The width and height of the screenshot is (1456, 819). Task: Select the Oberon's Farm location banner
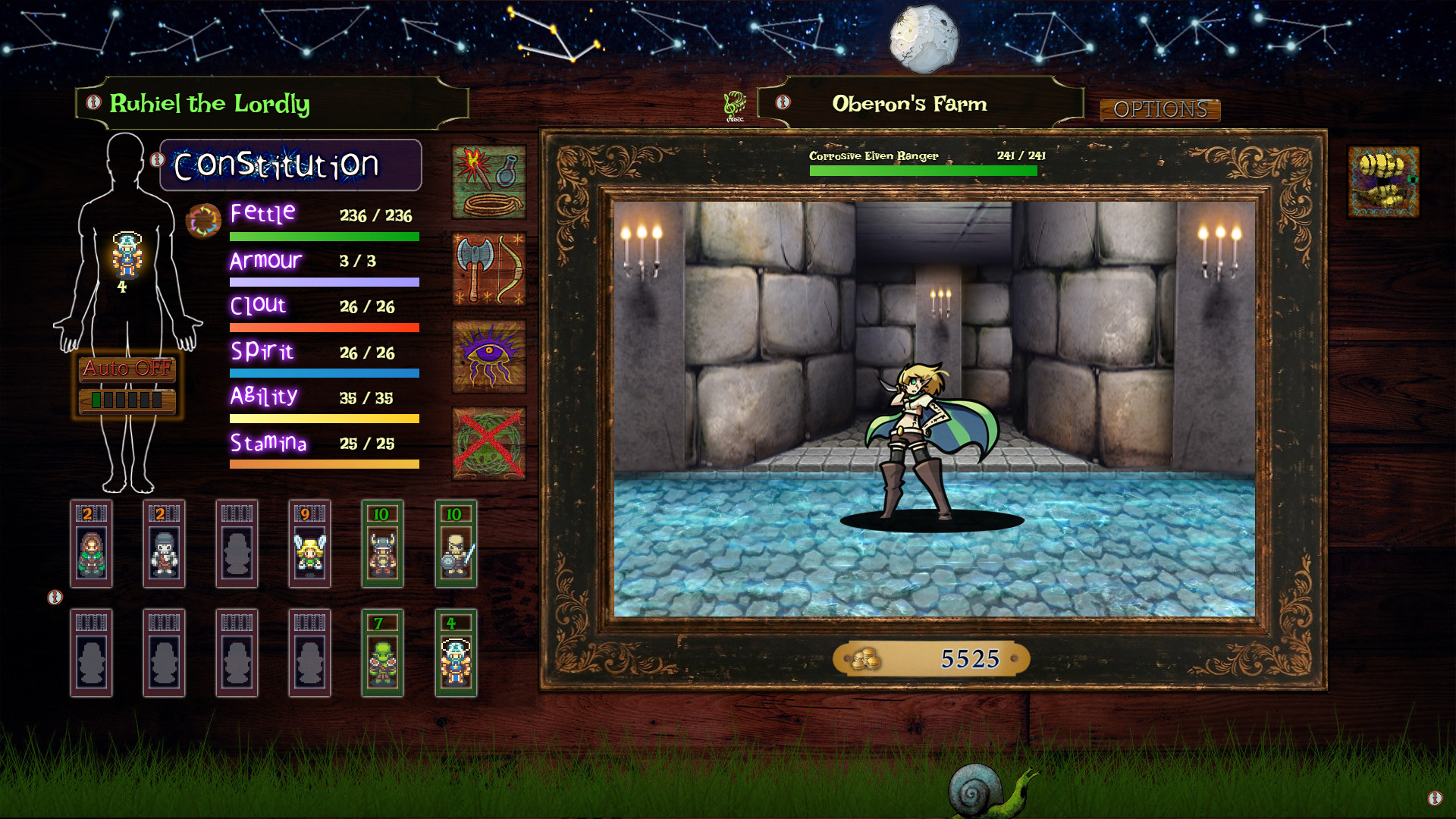[x=910, y=104]
